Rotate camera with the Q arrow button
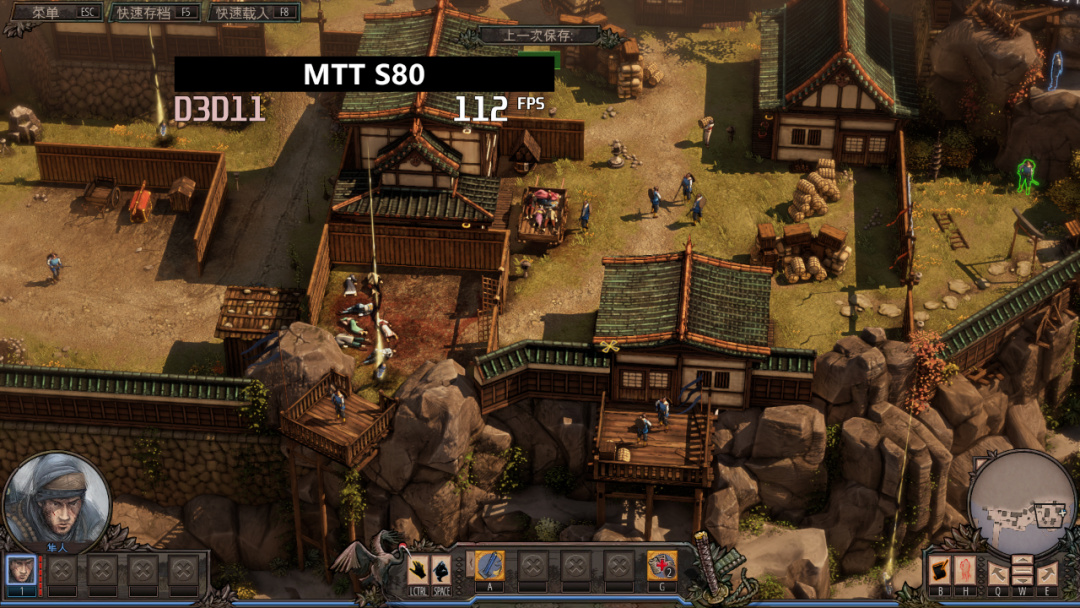 tap(998, 573)
